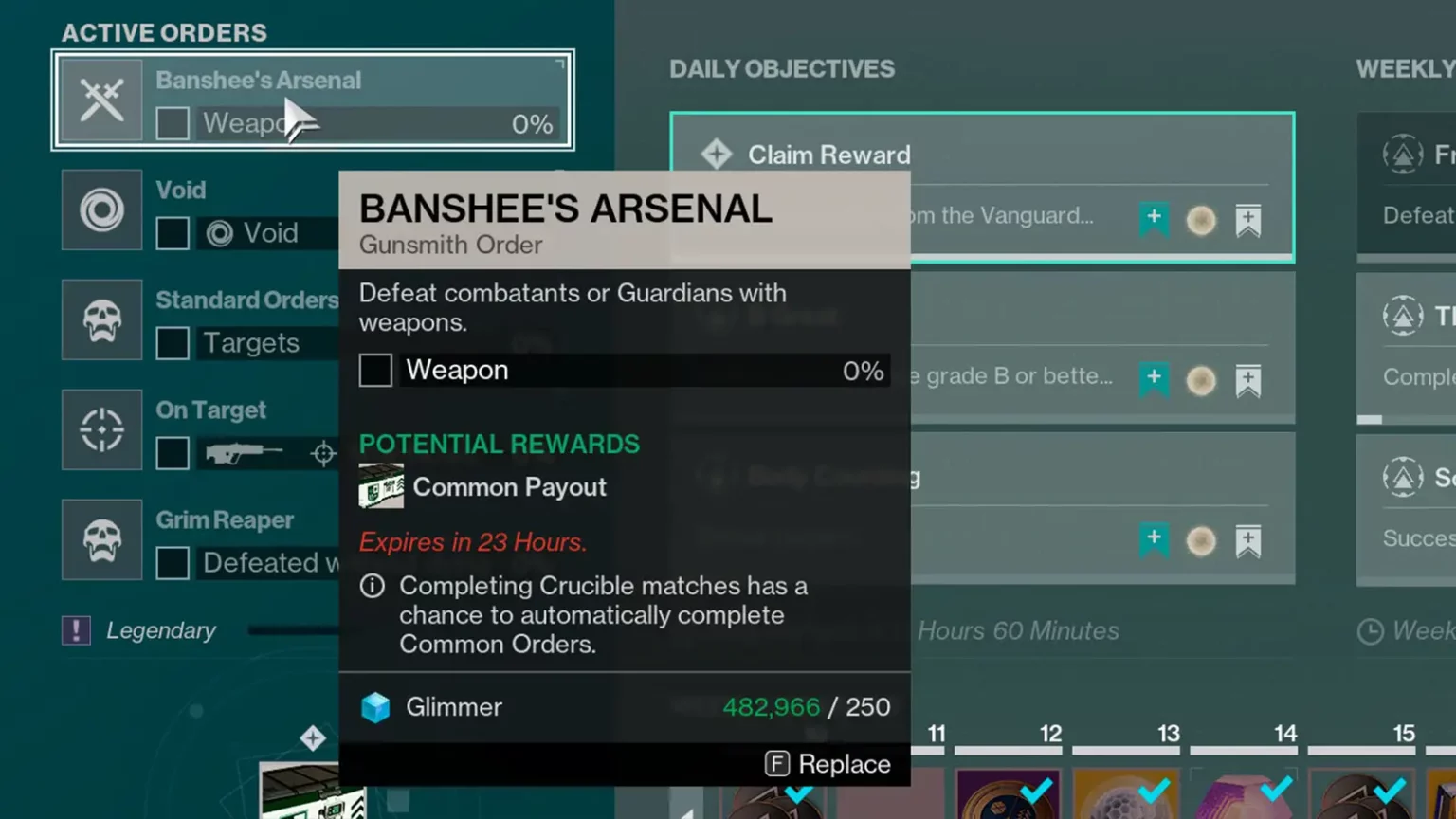The image size is (1456, 819).
Task: Click the blue Glimmer cube icon
Action: [376, 706]
